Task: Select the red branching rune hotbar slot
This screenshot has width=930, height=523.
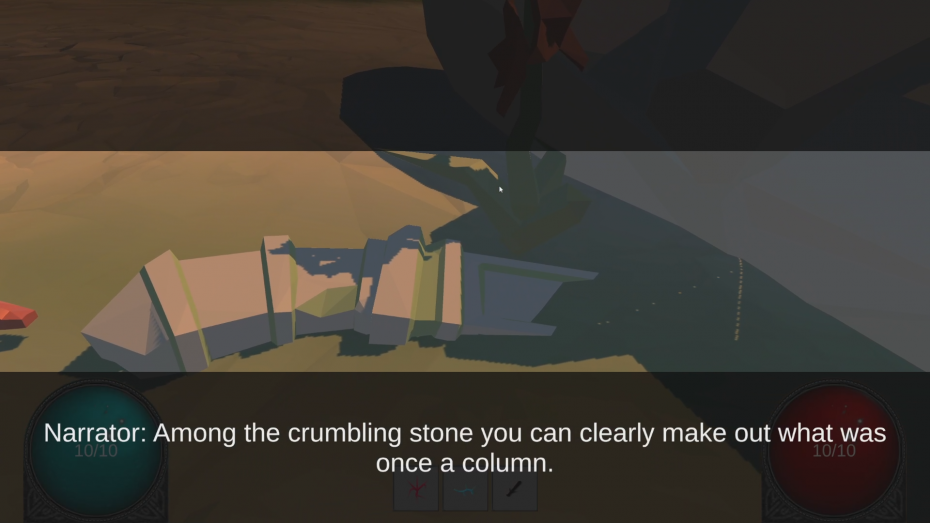Action: [x=415, y=492]
